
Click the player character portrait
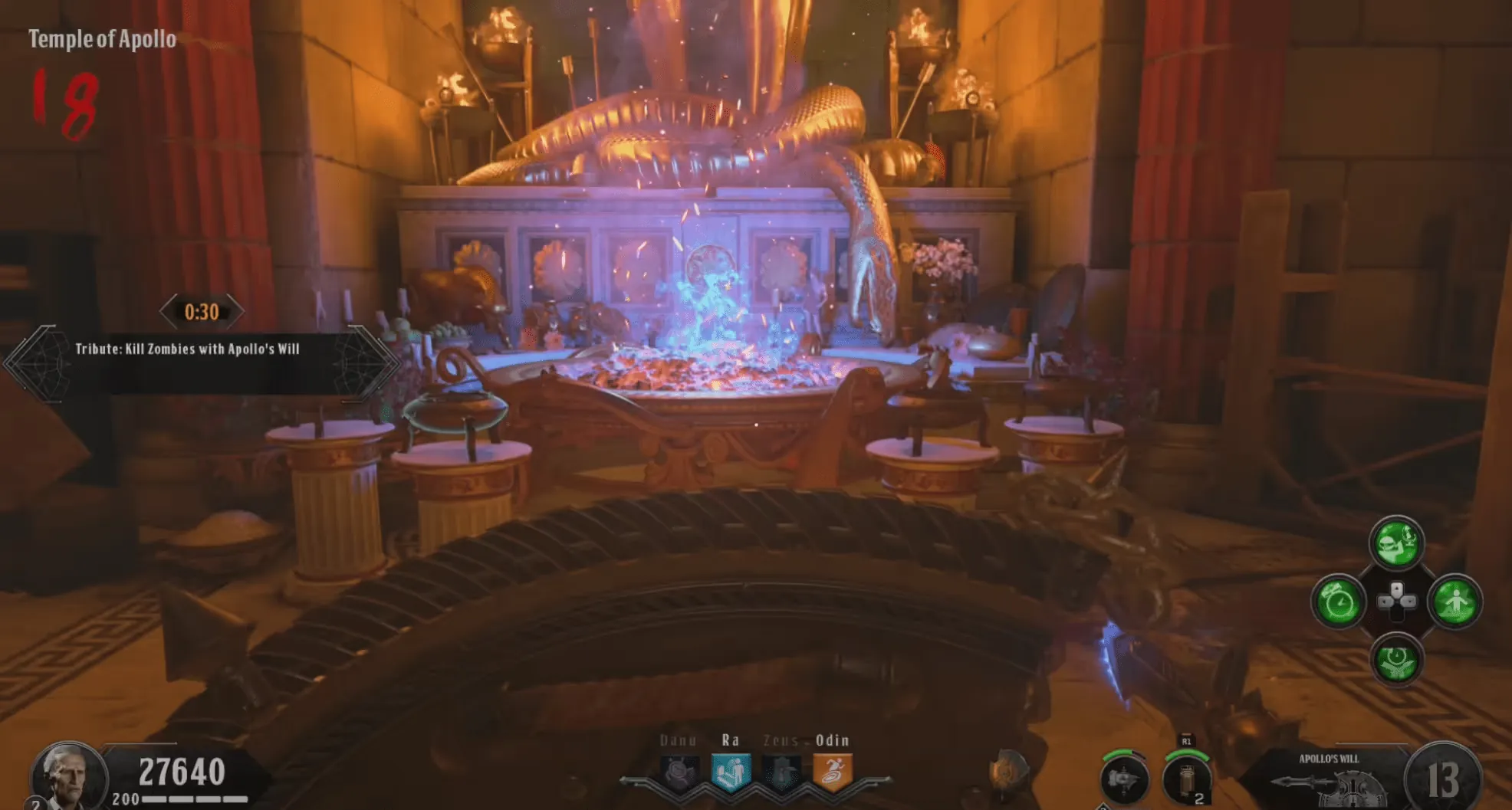pos(68,776)
